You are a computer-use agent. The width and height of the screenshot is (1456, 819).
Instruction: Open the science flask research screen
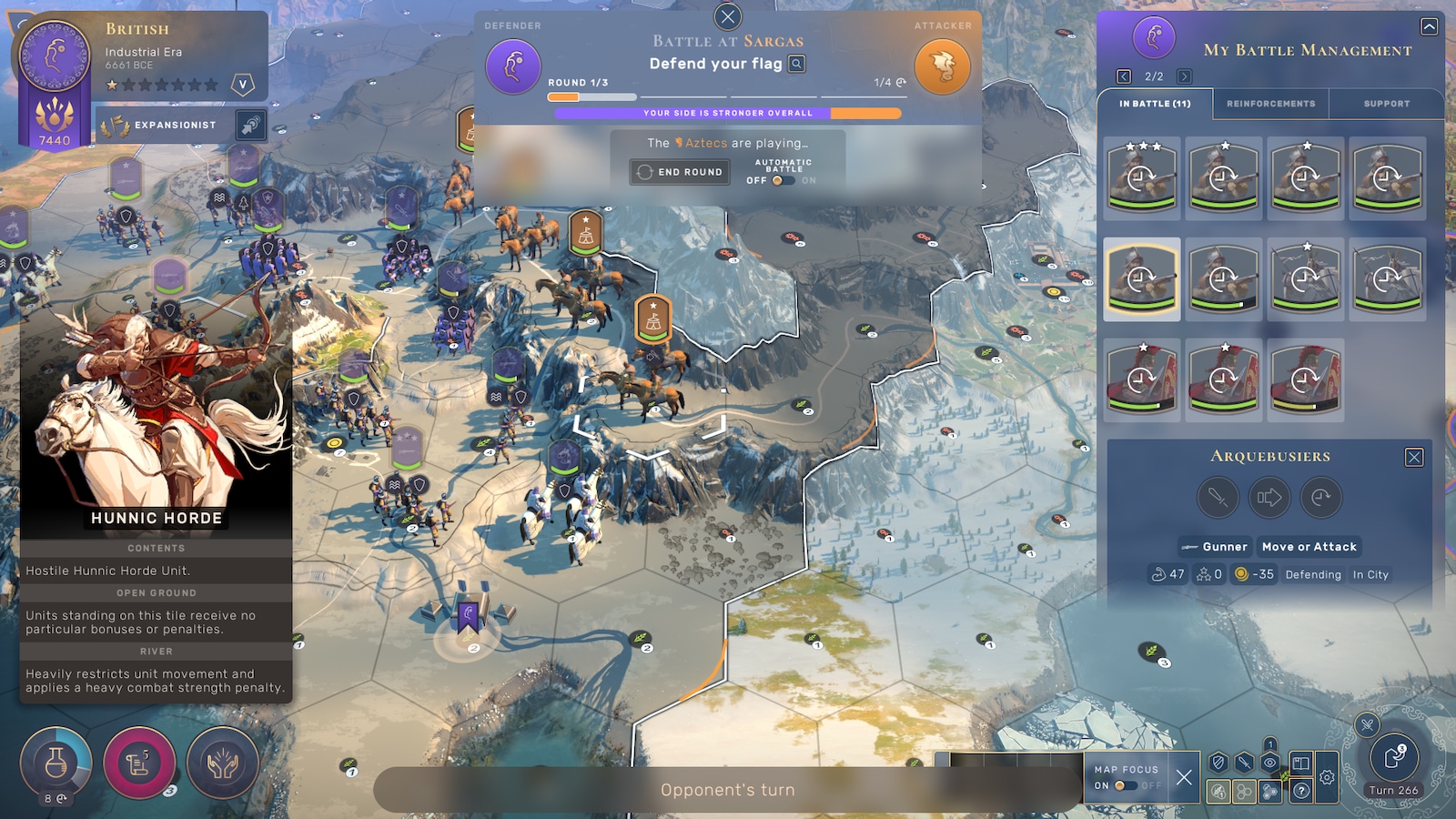tap(56, 763)
